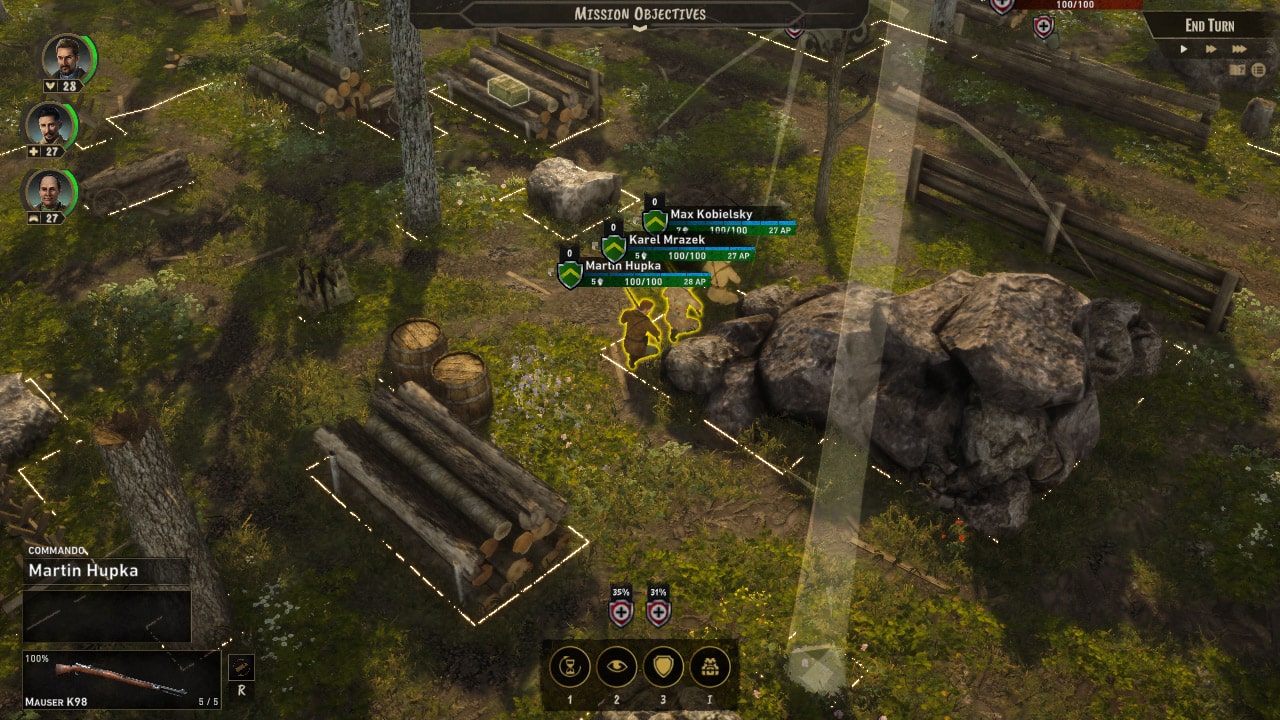Select the bald squad member portrait
The image size is (1280, 720).
point(50,190)
